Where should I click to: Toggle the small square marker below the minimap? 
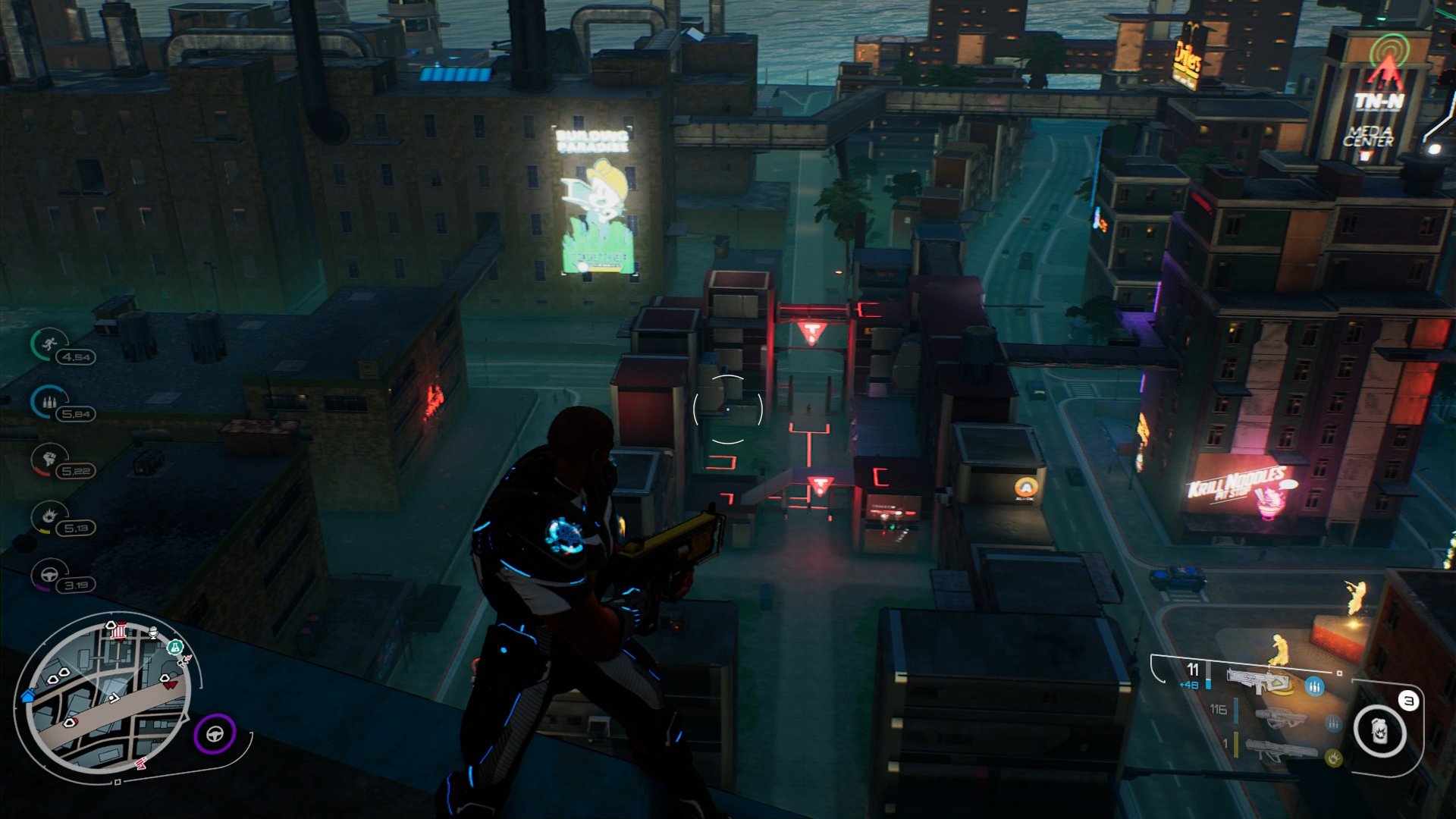click(x=118, y=781)
